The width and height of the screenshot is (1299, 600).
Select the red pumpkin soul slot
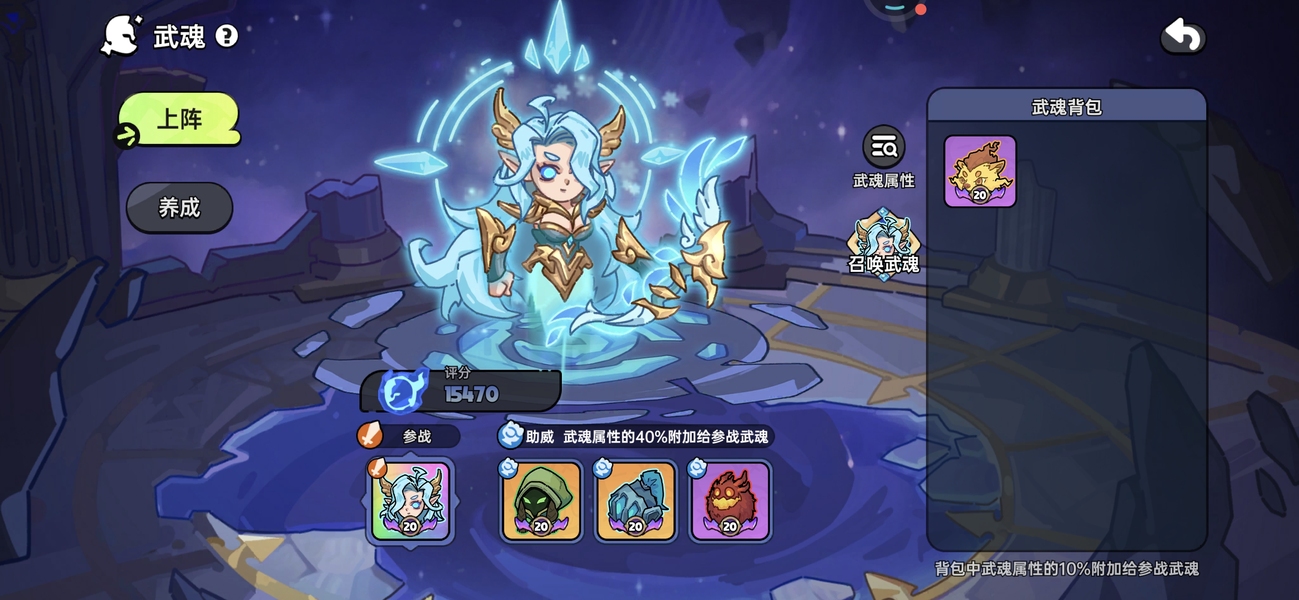tap(730, 501)
